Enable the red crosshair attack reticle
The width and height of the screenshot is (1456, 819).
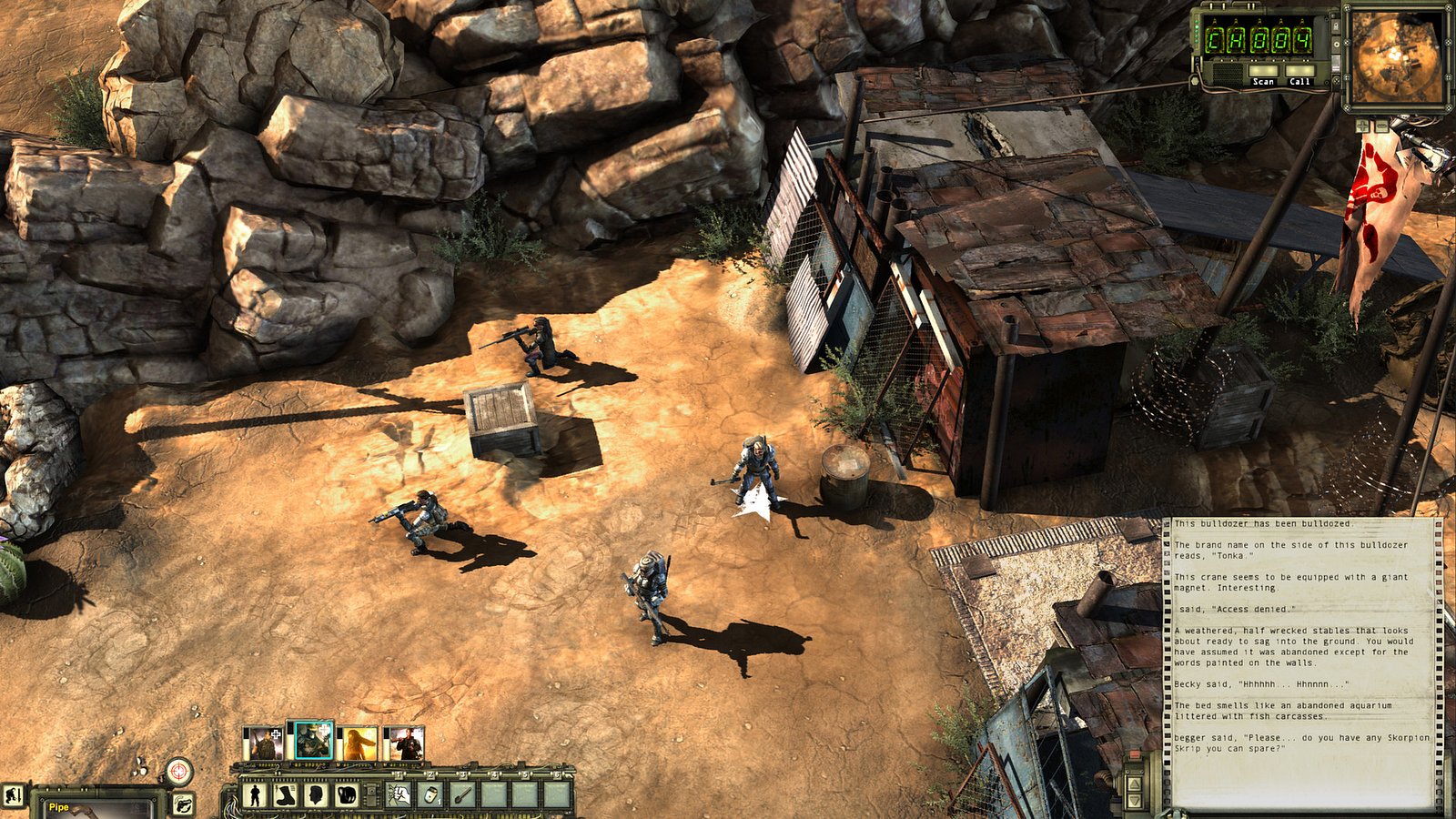click(x=178, y=772)
